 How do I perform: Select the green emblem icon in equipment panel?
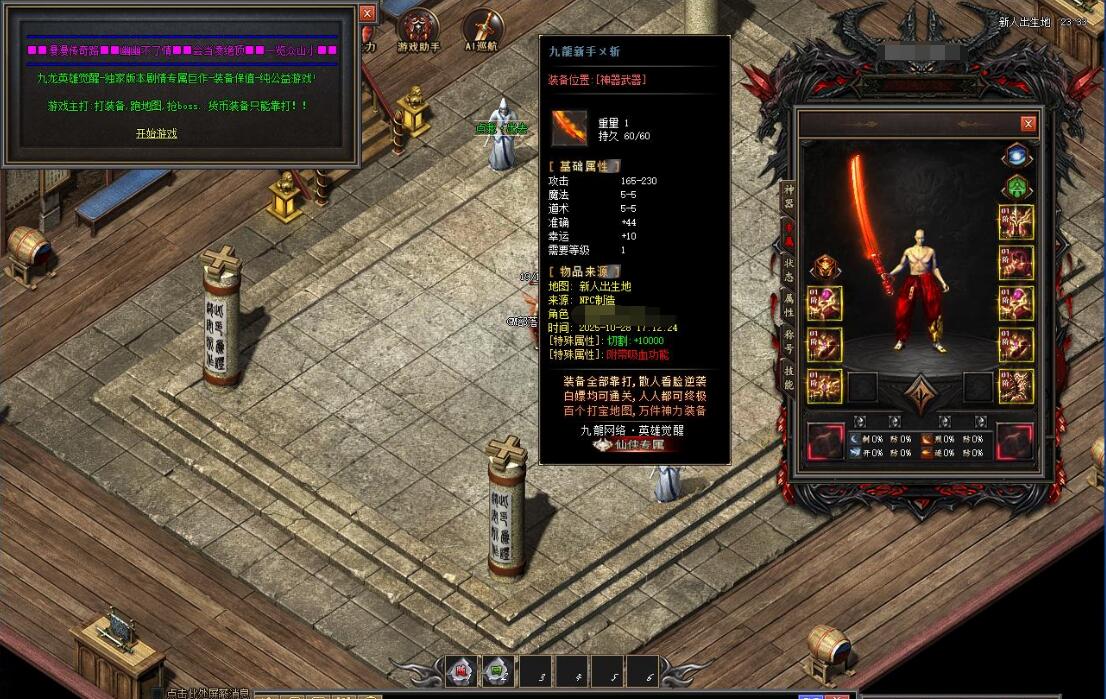(1017, 187)
